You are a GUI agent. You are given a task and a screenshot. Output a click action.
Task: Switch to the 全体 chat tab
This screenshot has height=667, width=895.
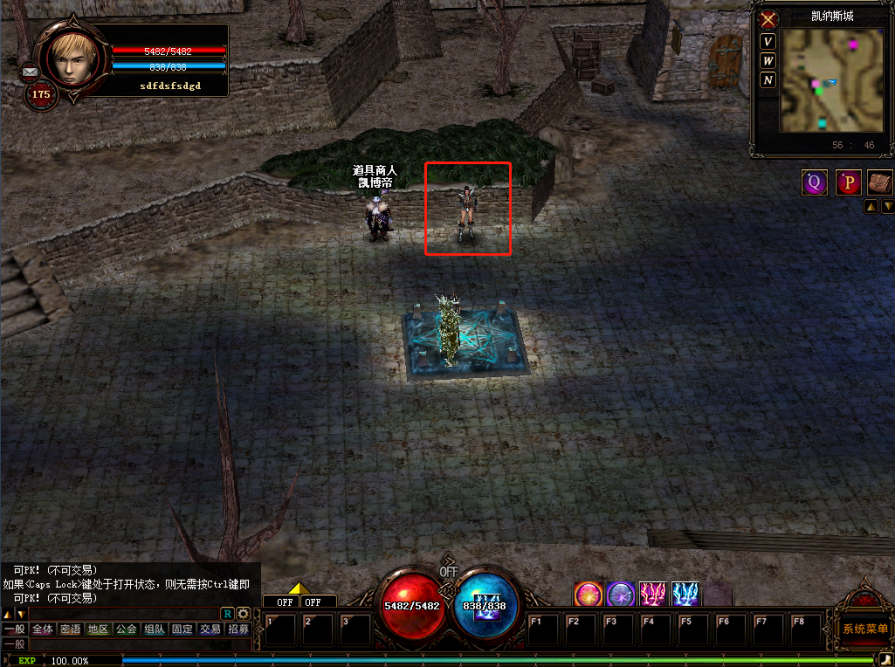click(42, 630)
